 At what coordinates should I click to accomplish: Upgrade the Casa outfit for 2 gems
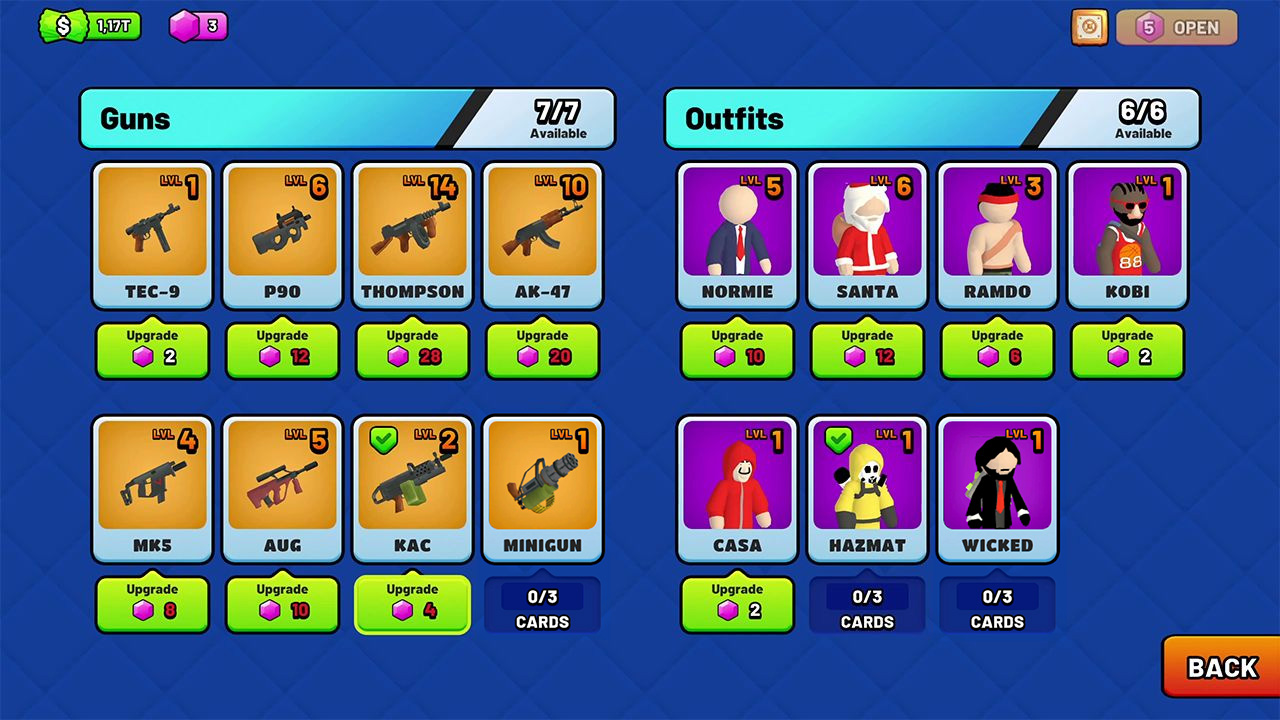click(737, 604)
